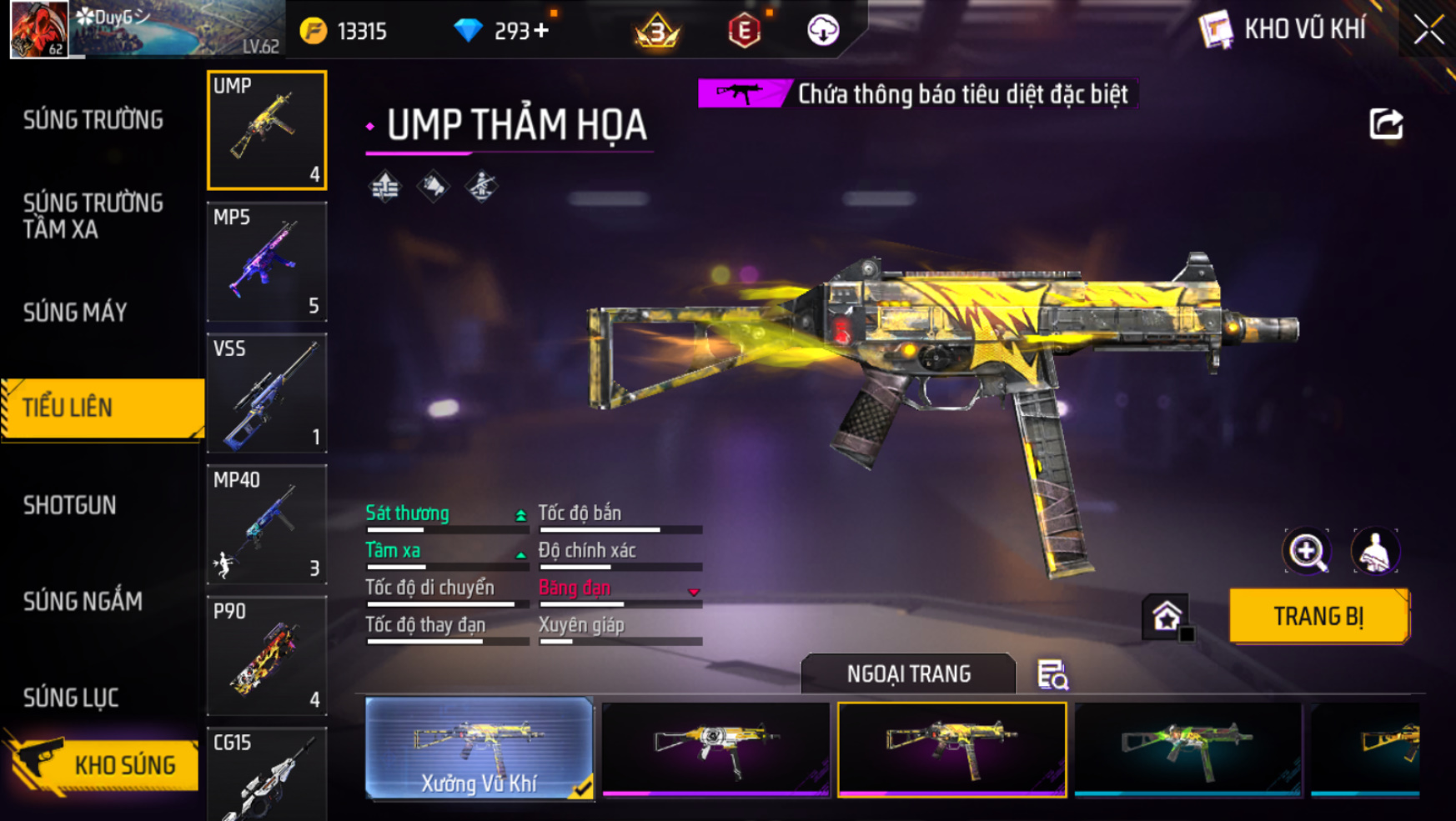
Task: Open the Kho Súng tab
Action: [104, 765]
